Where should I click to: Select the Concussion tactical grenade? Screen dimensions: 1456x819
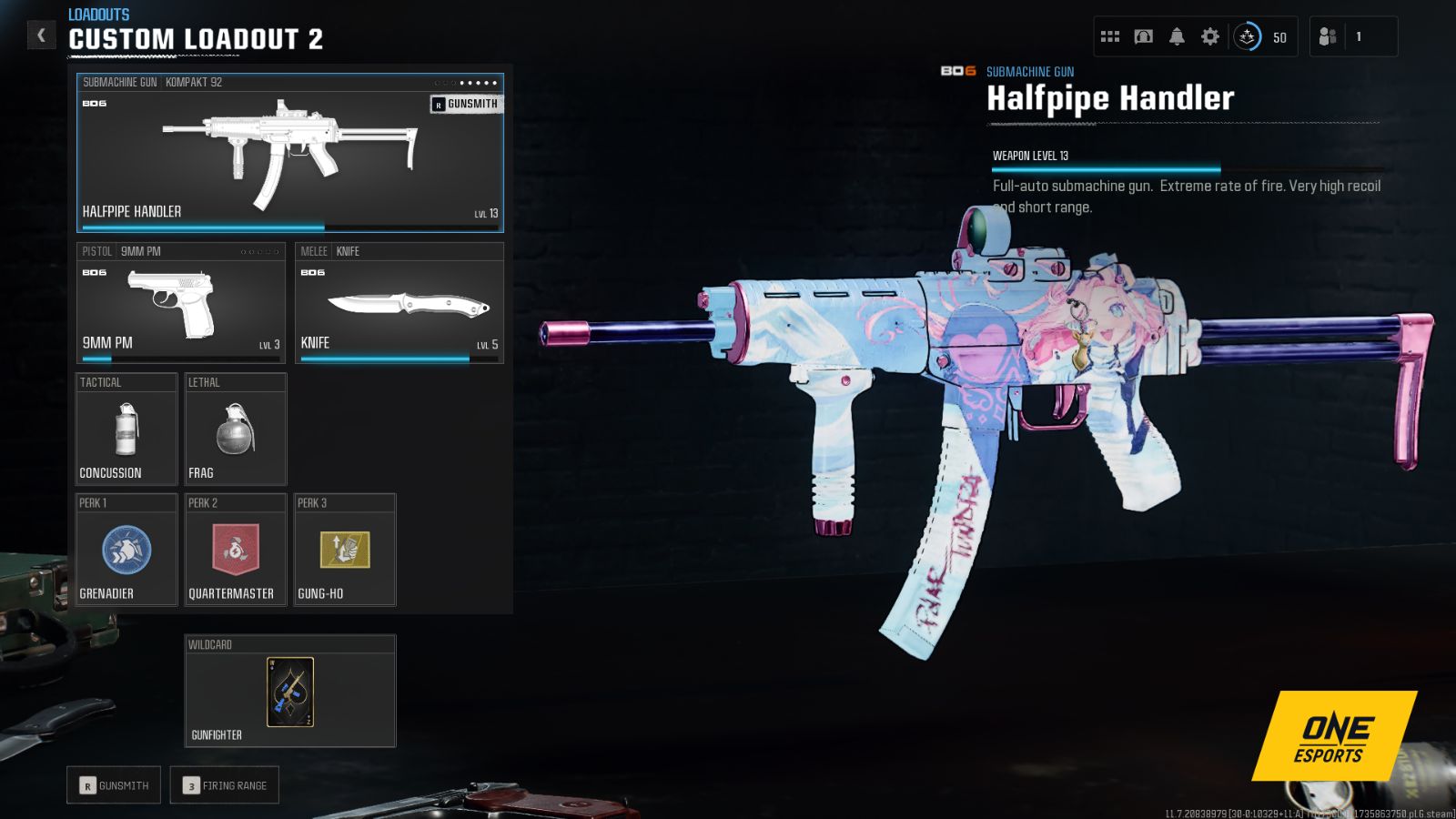point(126,428)
